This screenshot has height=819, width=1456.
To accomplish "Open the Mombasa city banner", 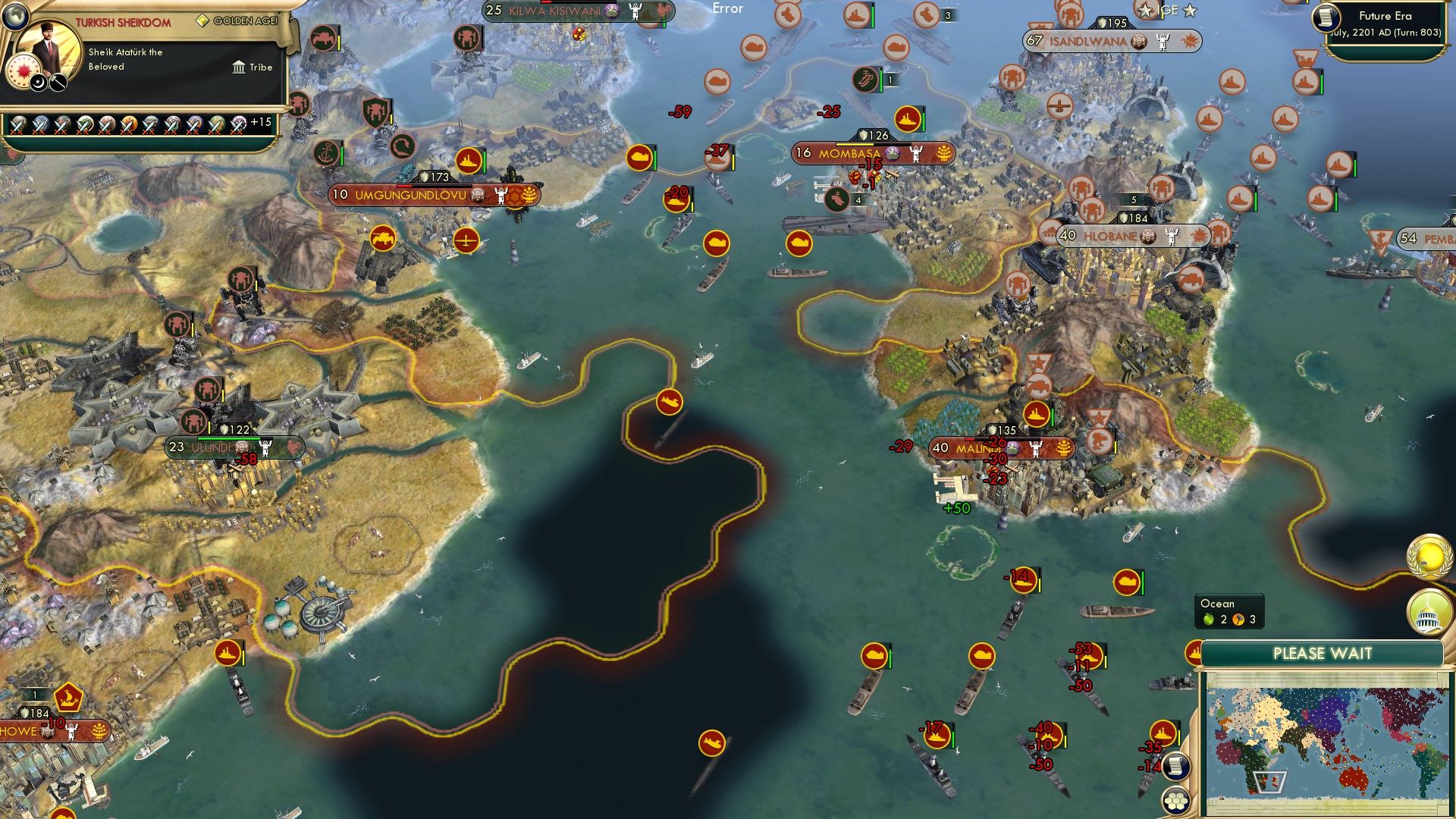I will coord(849,151).
